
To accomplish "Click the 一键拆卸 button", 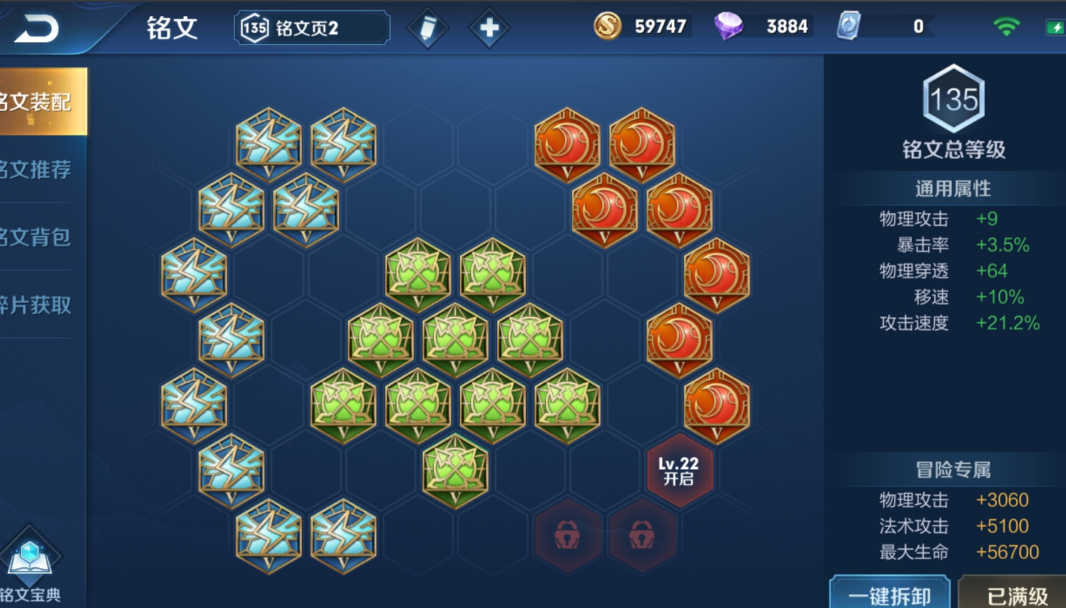I will point(889,594).
